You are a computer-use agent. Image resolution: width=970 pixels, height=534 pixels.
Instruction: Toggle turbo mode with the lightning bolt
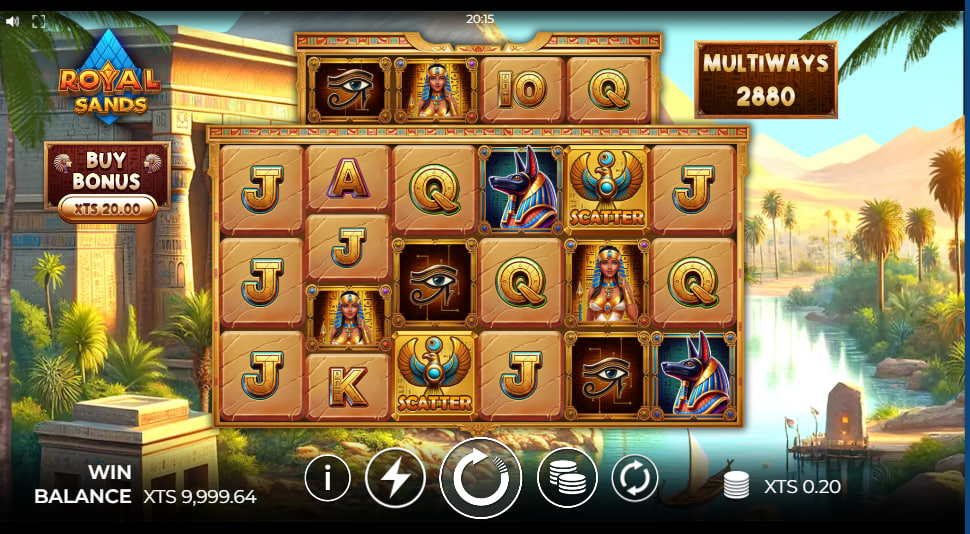[x=395, y=479]
